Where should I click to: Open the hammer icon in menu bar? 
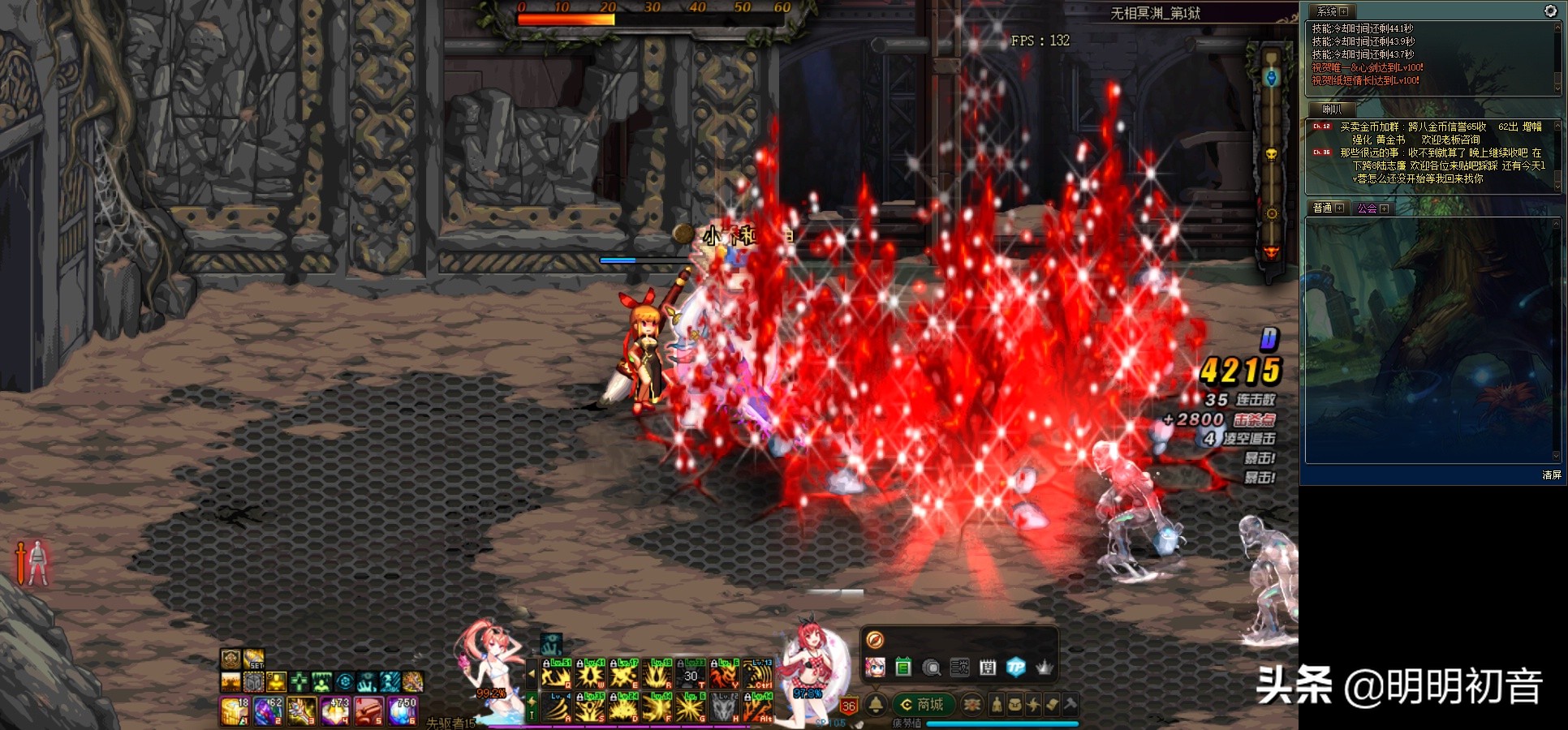[1070, 704]
